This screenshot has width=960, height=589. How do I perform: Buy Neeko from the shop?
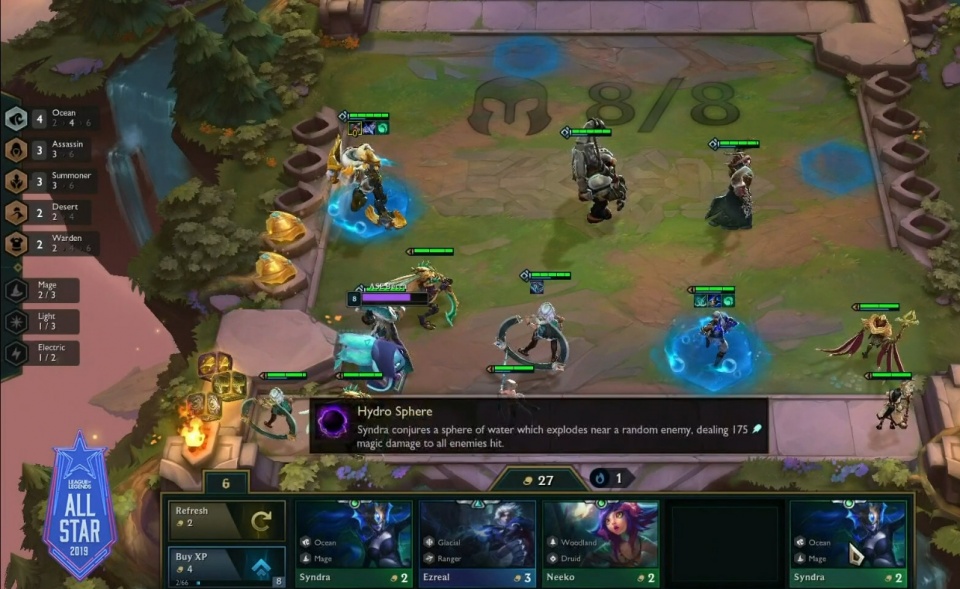tap(600, 543)
